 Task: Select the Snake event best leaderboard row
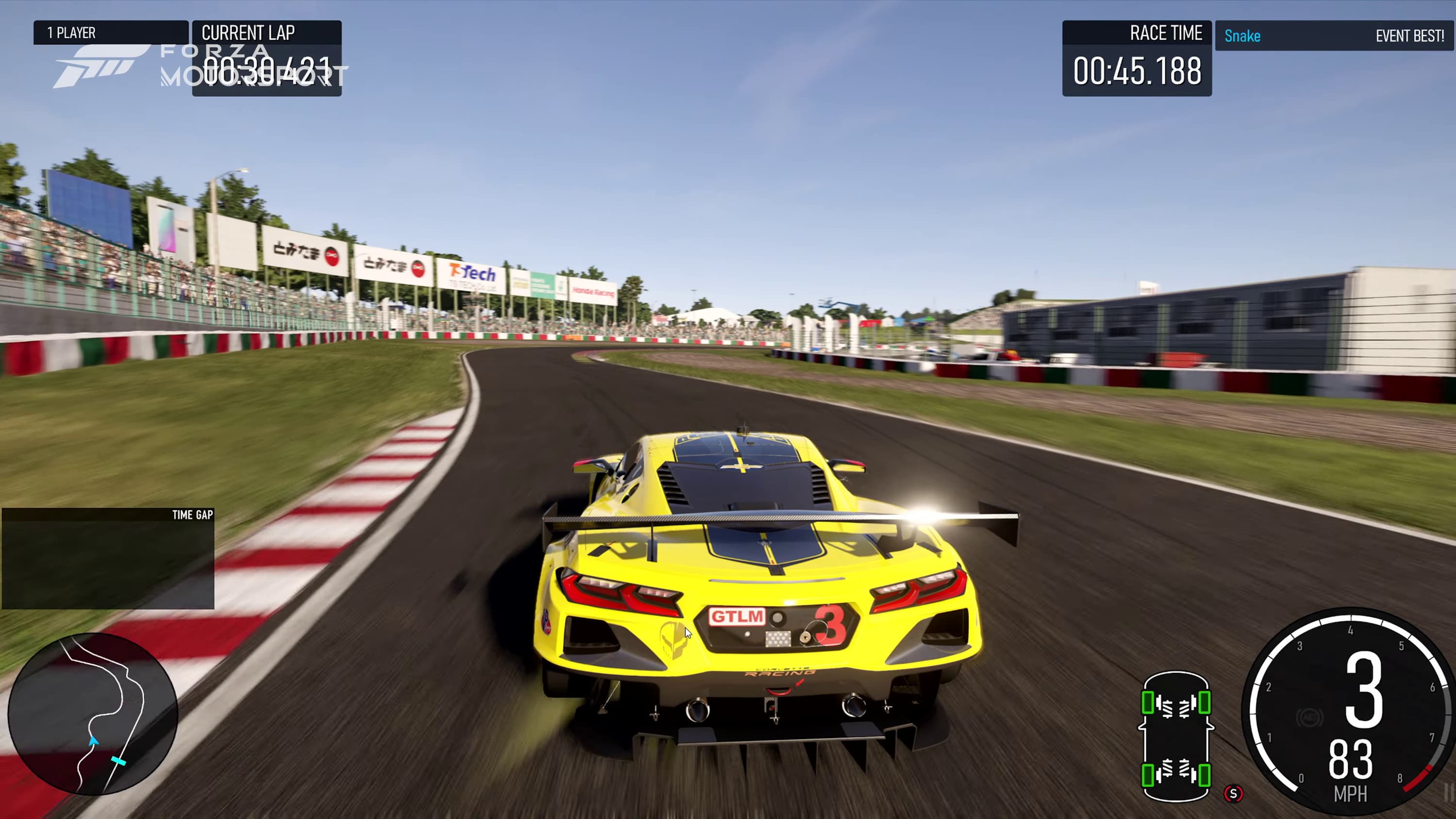pos(1334,36)
